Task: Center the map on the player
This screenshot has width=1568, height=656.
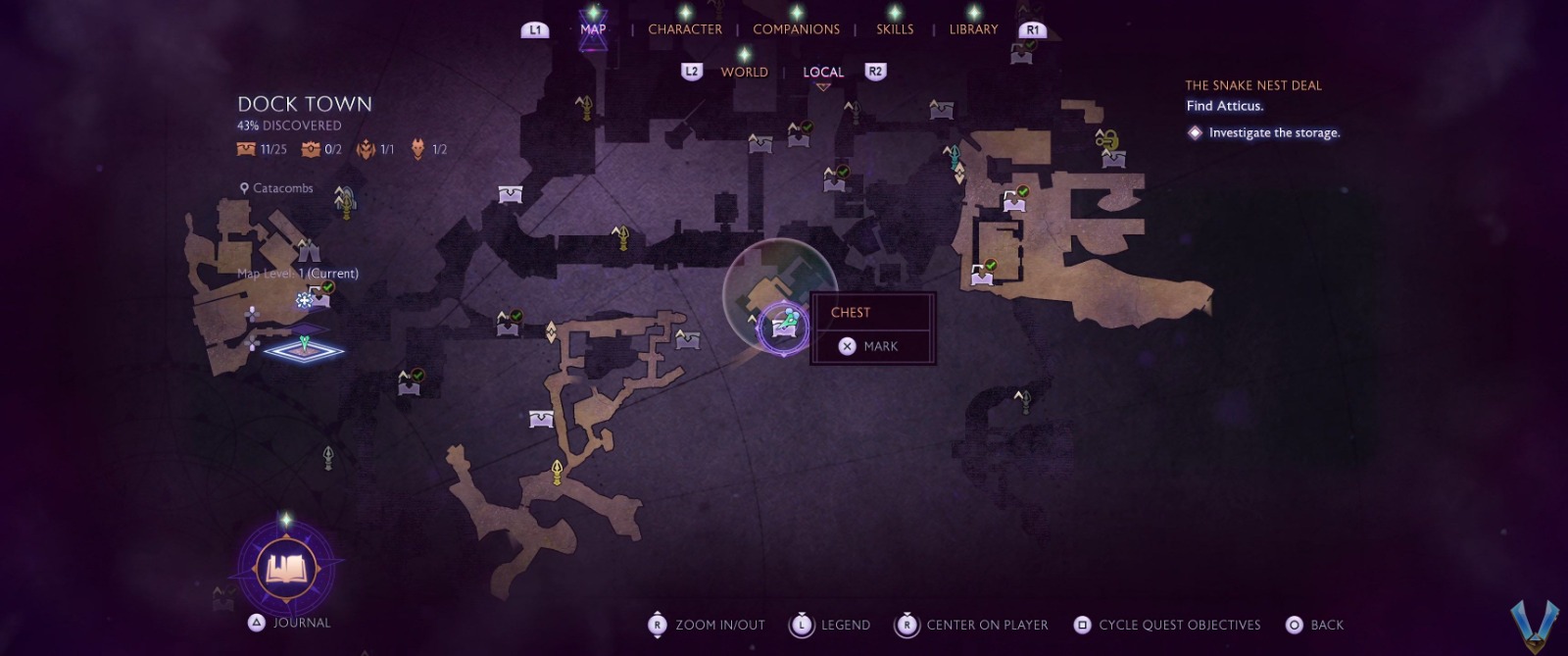Action: click(x=971, y=625)
